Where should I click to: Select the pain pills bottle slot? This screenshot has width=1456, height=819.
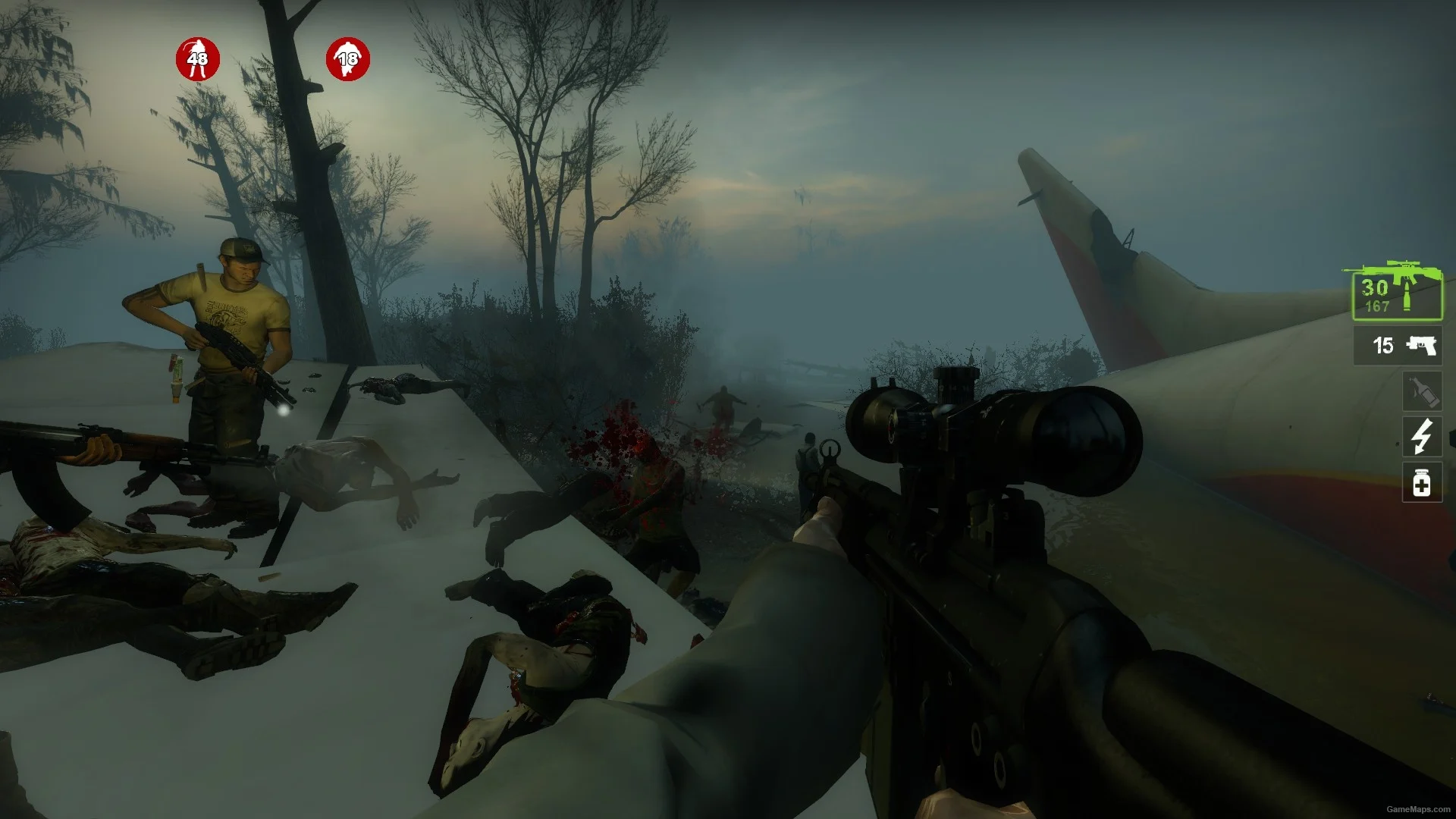click(x=1422, y=483)
